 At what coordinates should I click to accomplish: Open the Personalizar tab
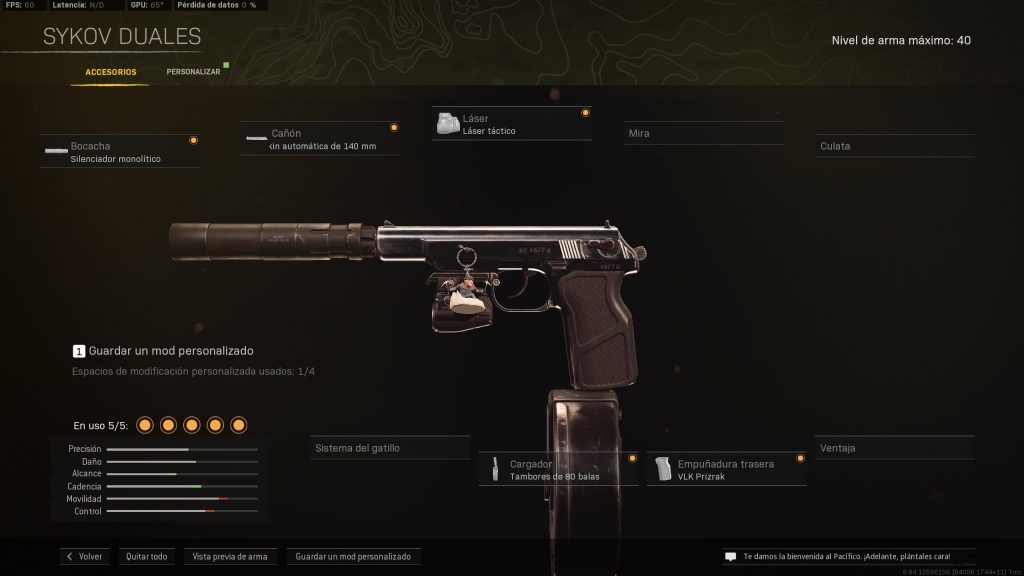[193, 73]
